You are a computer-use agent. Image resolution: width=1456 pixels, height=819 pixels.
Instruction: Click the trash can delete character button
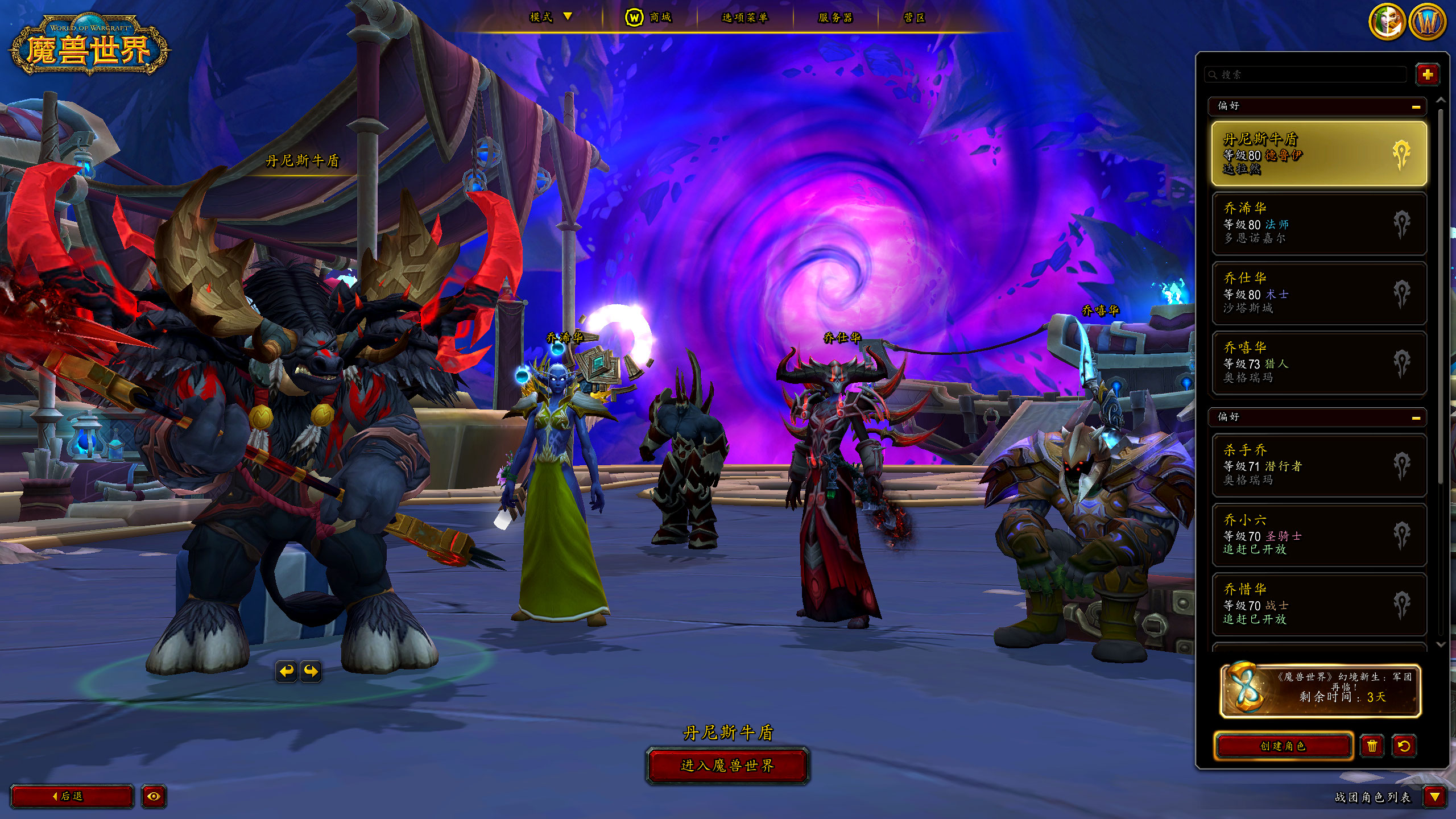click(x=1372, y=746)
